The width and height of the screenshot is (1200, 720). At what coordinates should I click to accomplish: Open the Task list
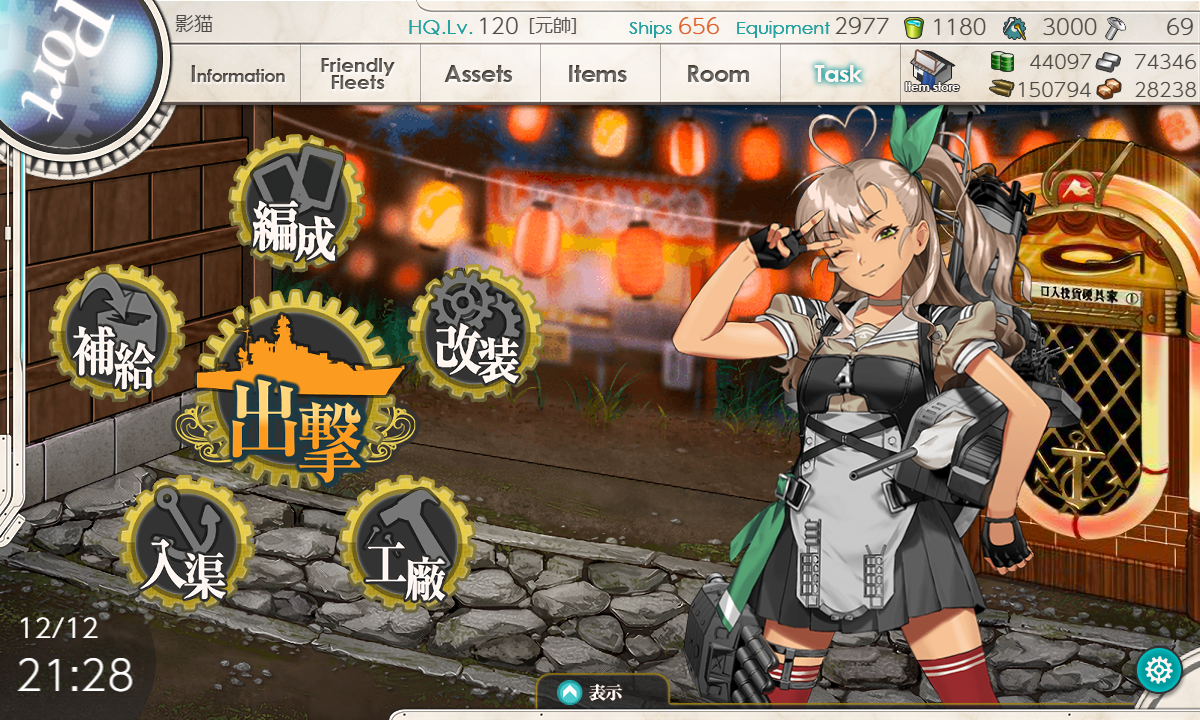coord(837,74)
